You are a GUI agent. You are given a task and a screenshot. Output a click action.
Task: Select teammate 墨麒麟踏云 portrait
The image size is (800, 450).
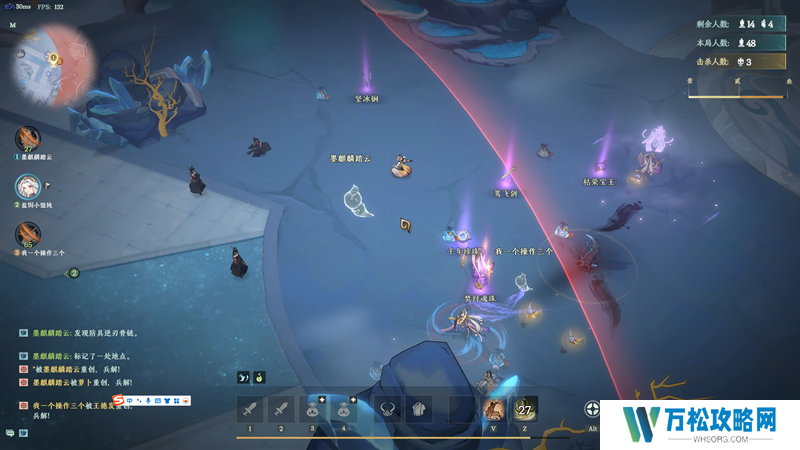(27, 138)
